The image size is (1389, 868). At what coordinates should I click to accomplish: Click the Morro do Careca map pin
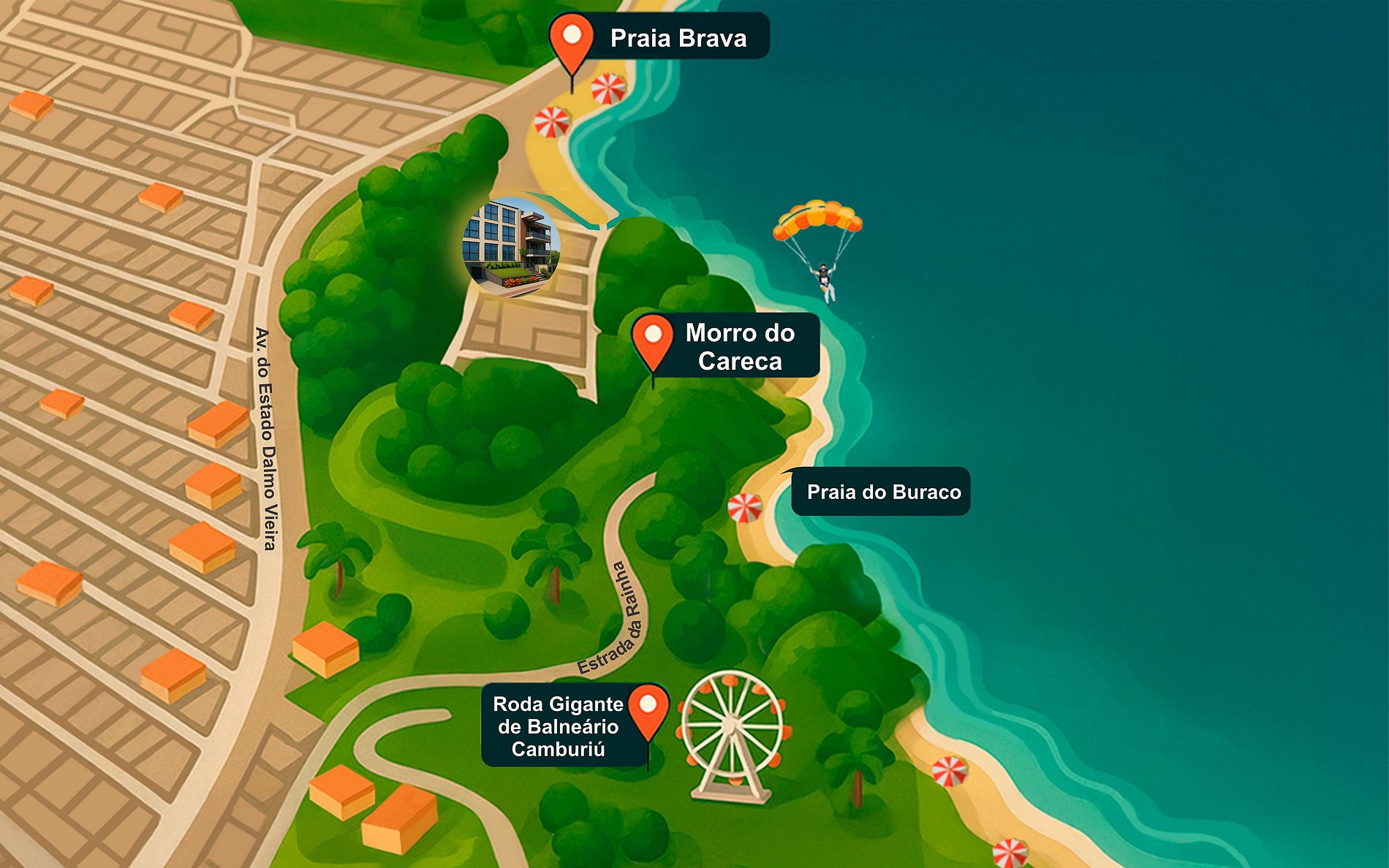652,340
